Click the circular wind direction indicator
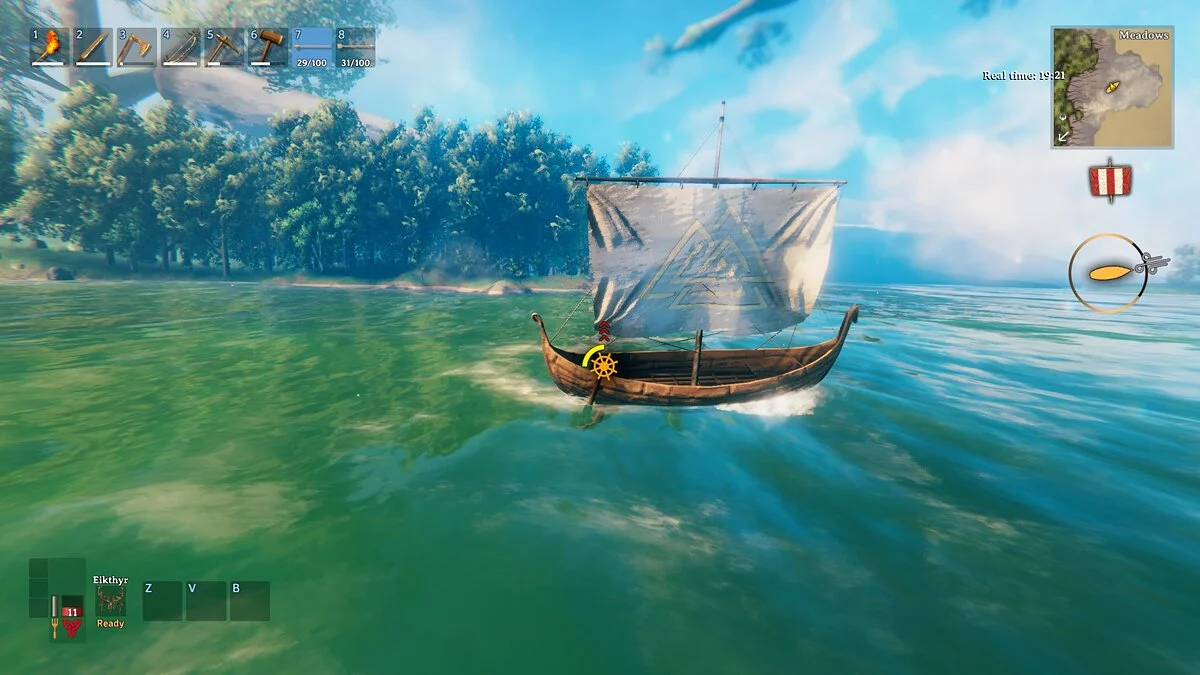Screen dimensions: 1200x675 pos(1108,272)
